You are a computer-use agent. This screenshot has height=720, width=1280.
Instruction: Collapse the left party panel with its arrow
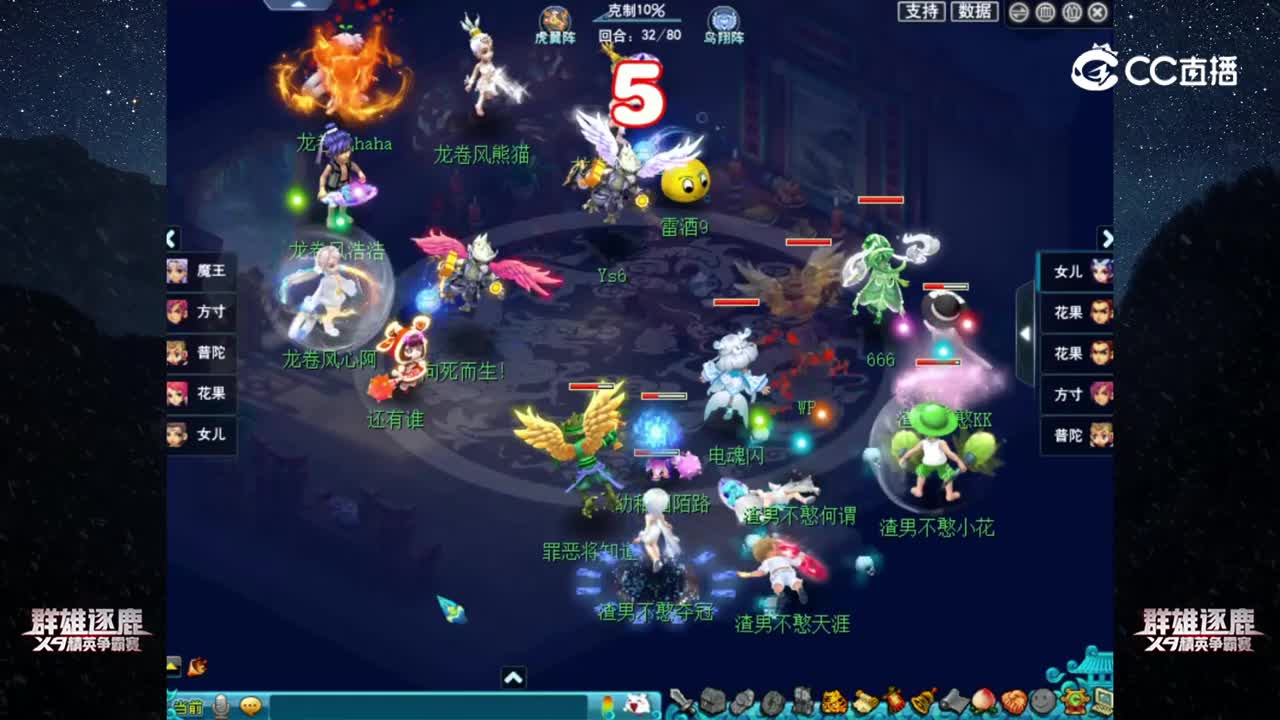point(170,240)
